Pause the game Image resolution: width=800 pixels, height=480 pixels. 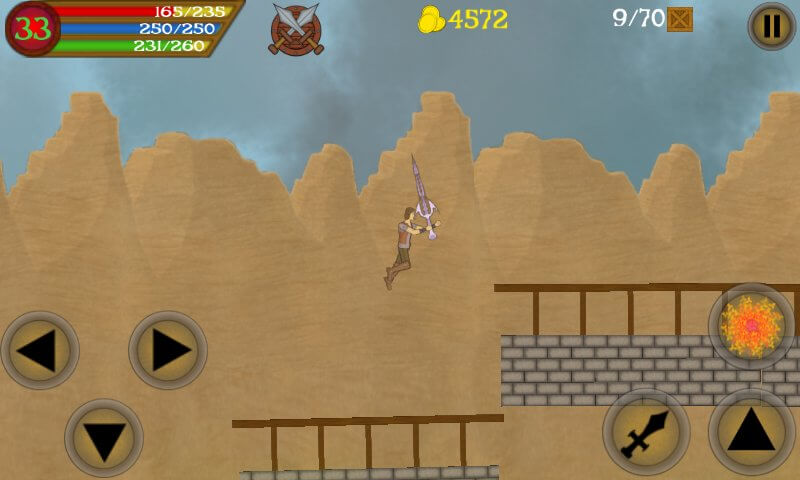click(x=771, y=26)
